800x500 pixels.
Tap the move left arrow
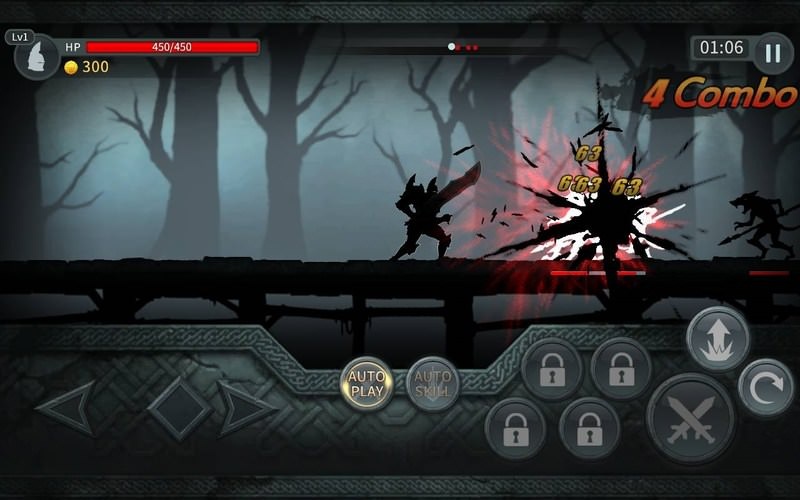pos(68,409)
